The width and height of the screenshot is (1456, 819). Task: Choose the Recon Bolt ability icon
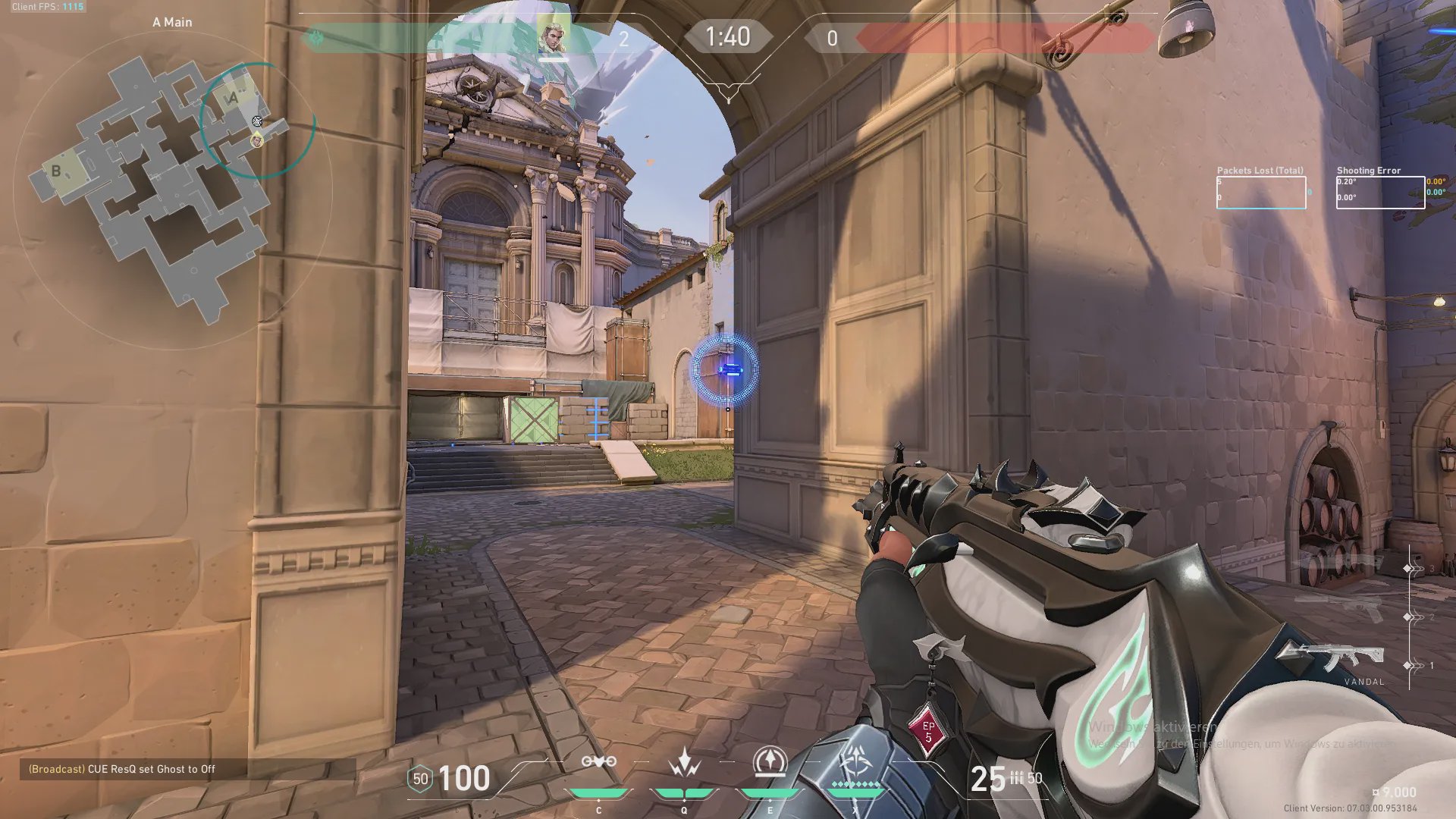[770, 762]
